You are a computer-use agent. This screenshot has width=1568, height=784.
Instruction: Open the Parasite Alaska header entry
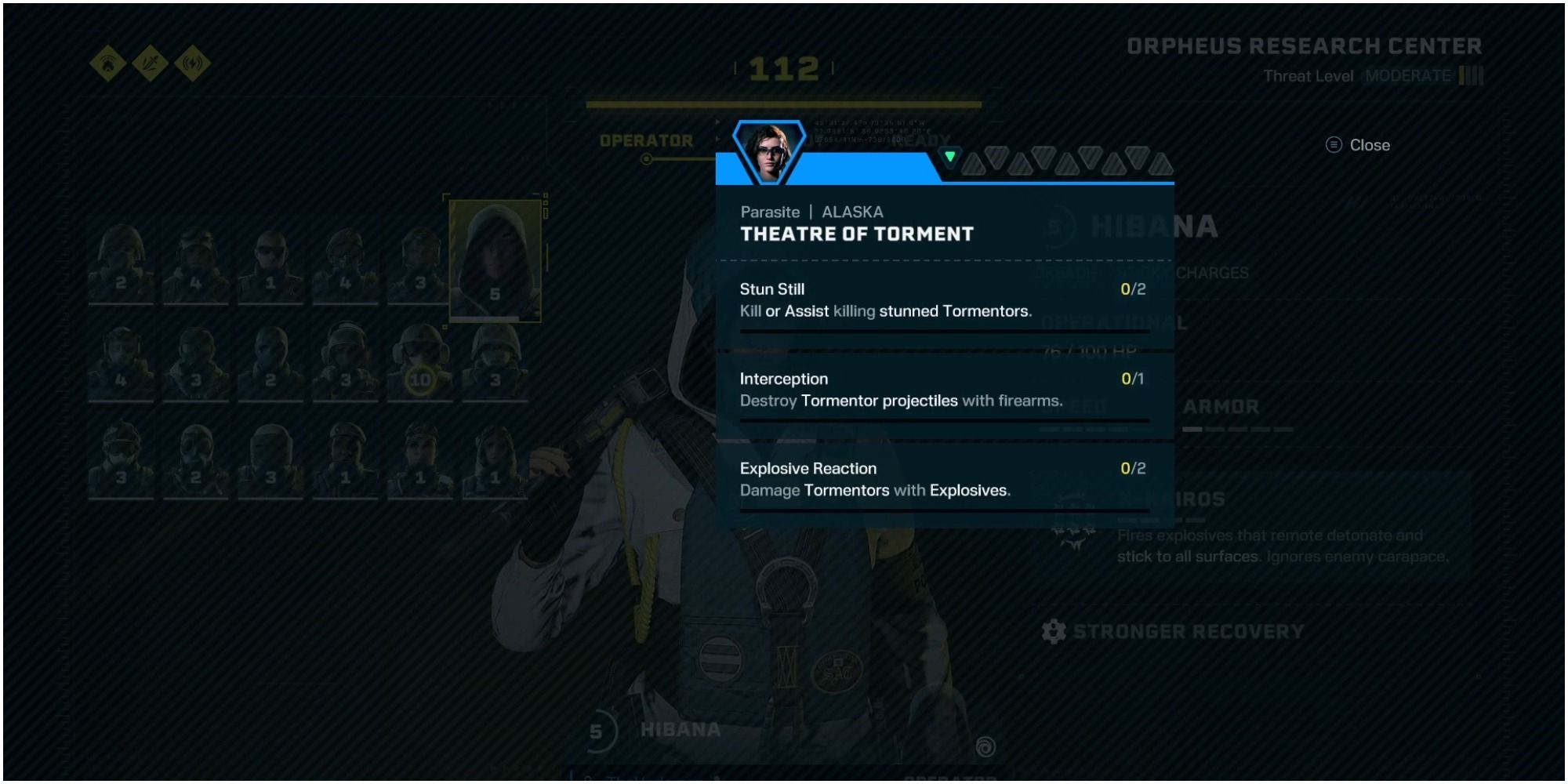(x=811, y=212)
